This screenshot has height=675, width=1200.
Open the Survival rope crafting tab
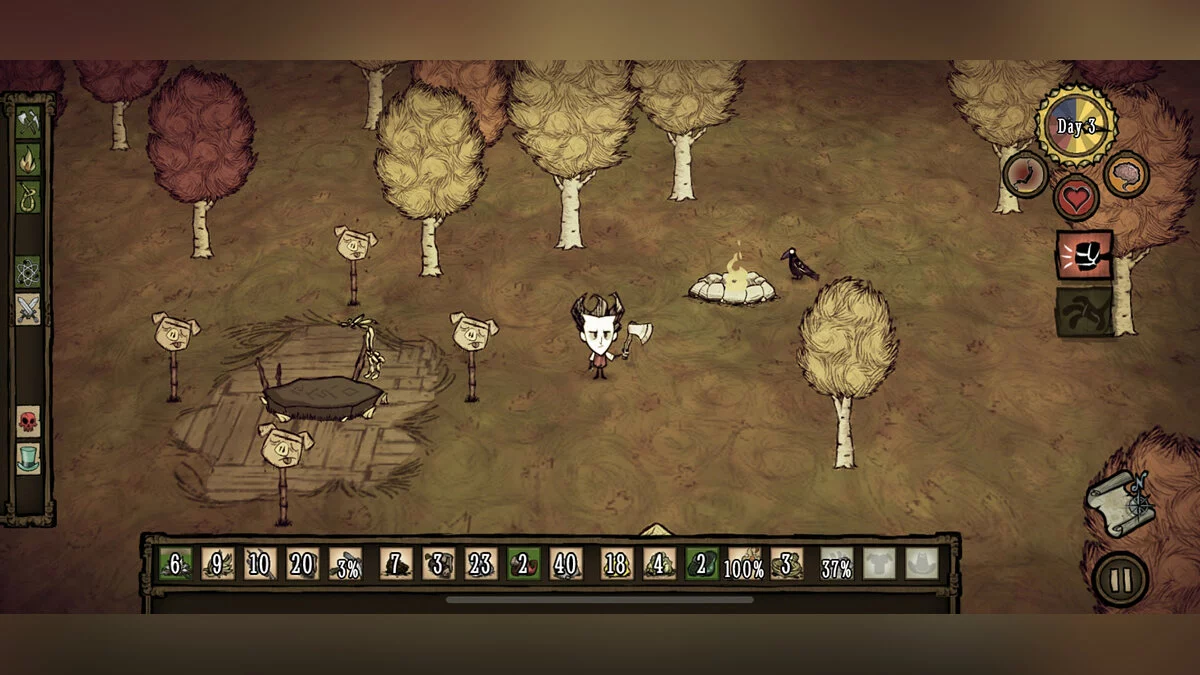[x=28, y=196]
